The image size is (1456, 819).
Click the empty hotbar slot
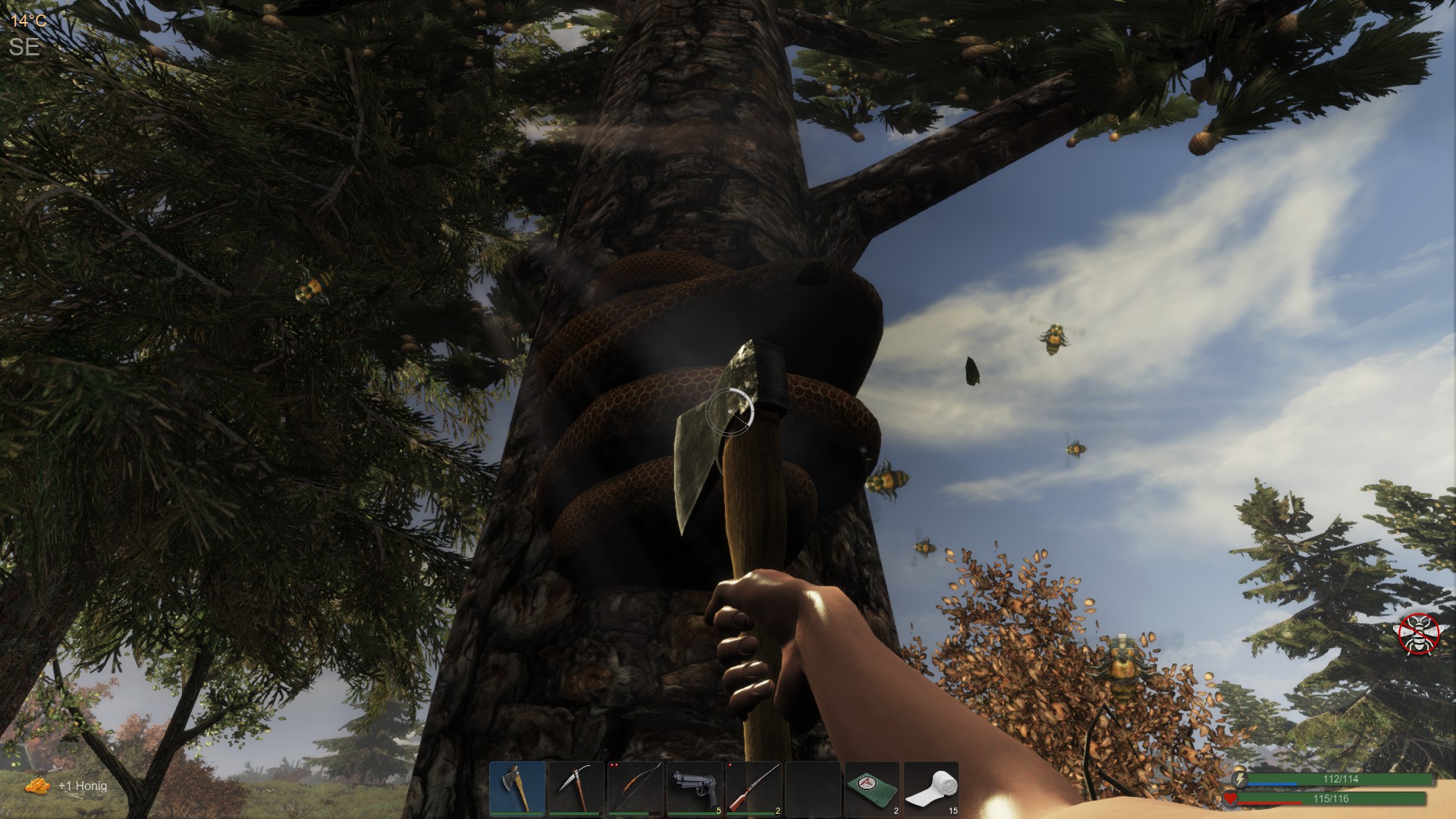pyautogui.click(x=813, y=789)
